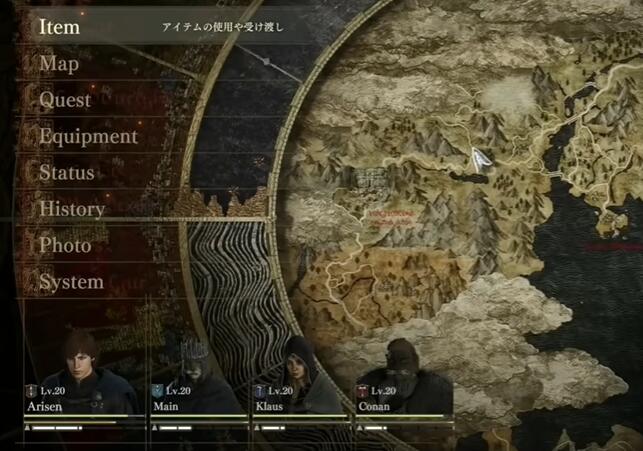The width and height of the screenshot is (643, 451).
Task: Select the Map menu entry
Action: [x=59, y=64]
